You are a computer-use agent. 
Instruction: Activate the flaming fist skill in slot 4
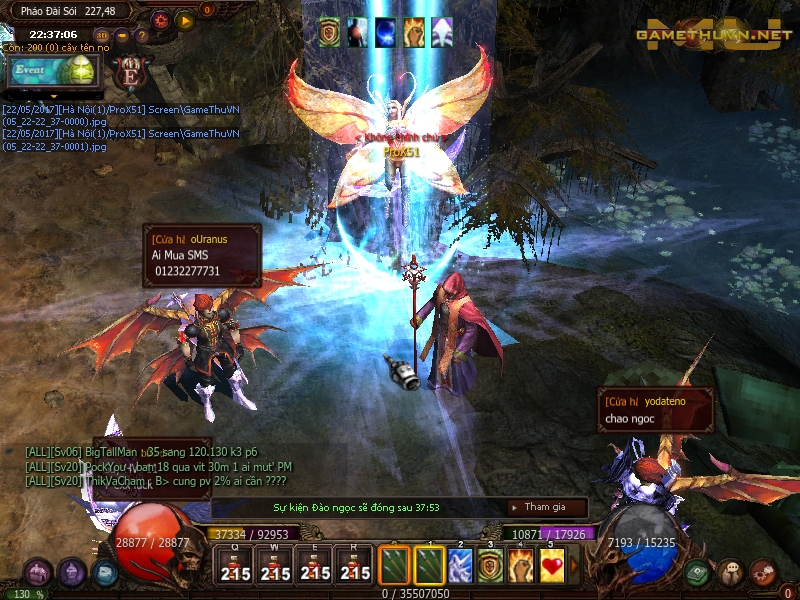521,566
